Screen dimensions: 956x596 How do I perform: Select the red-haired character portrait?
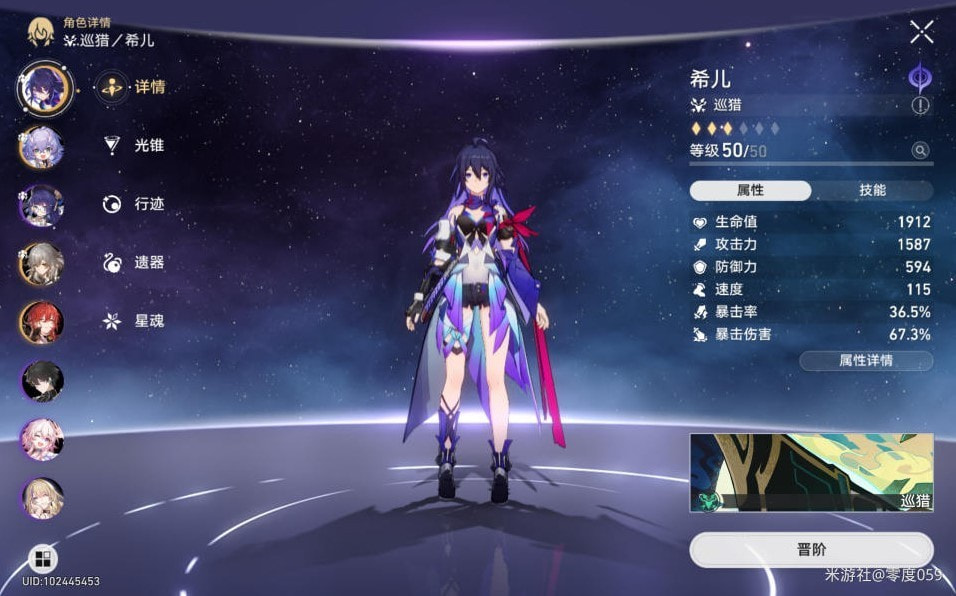point(42,322)
